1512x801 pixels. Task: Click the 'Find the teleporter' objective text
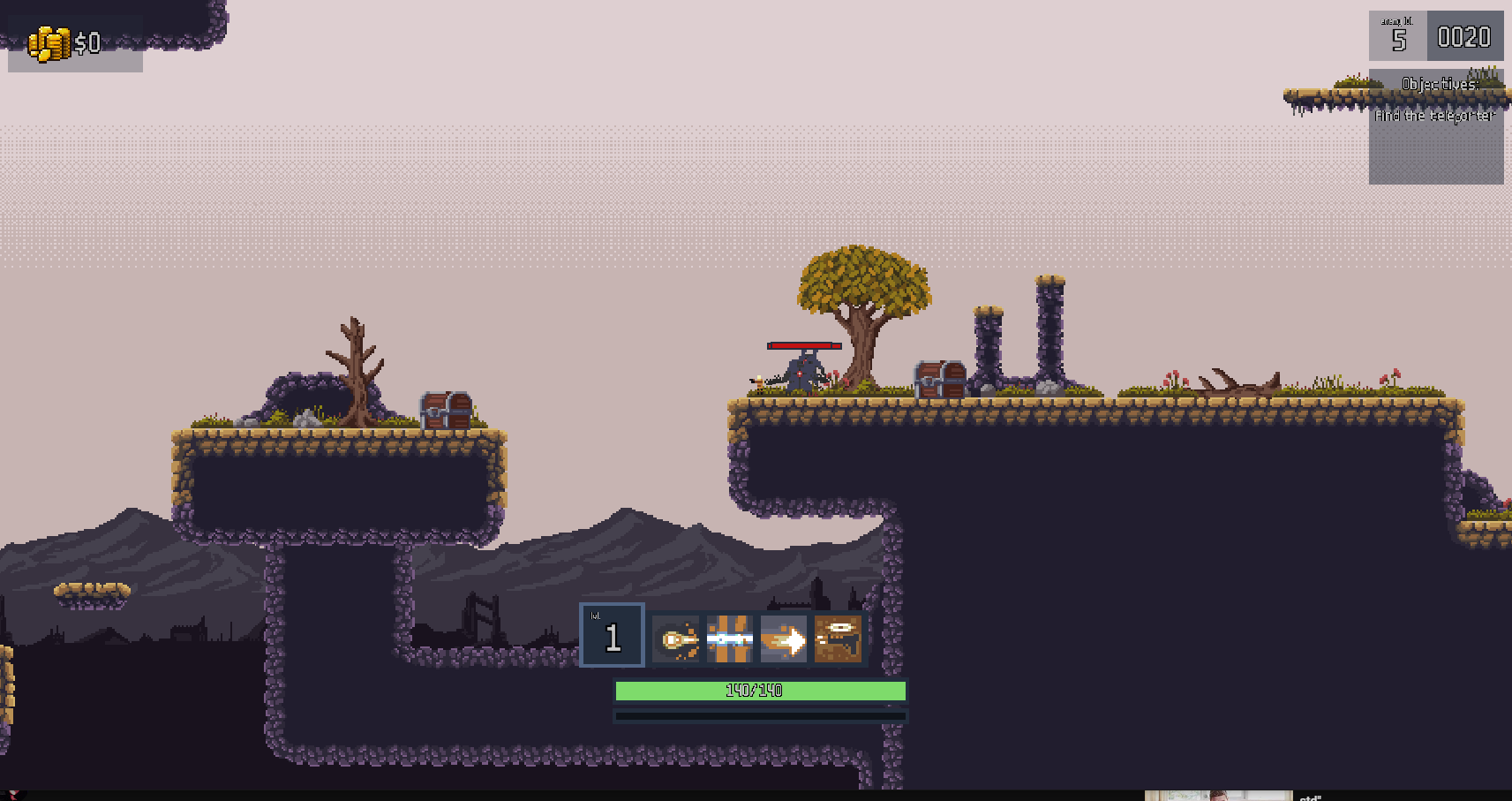[1434, 115]
